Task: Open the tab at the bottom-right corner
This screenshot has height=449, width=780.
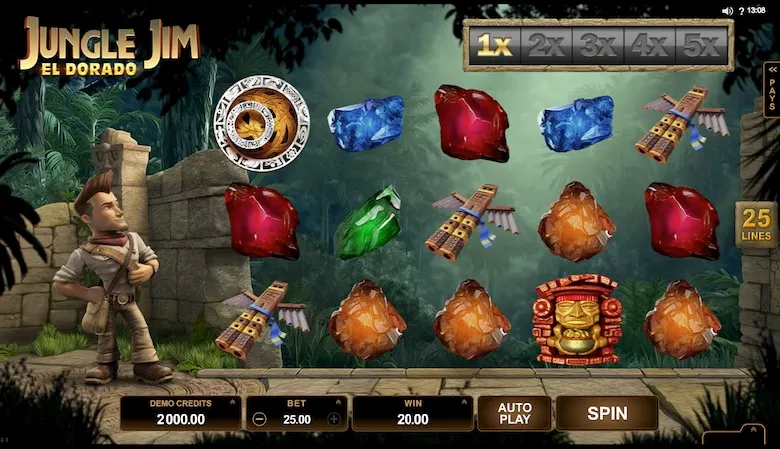Action: point(733,437)
